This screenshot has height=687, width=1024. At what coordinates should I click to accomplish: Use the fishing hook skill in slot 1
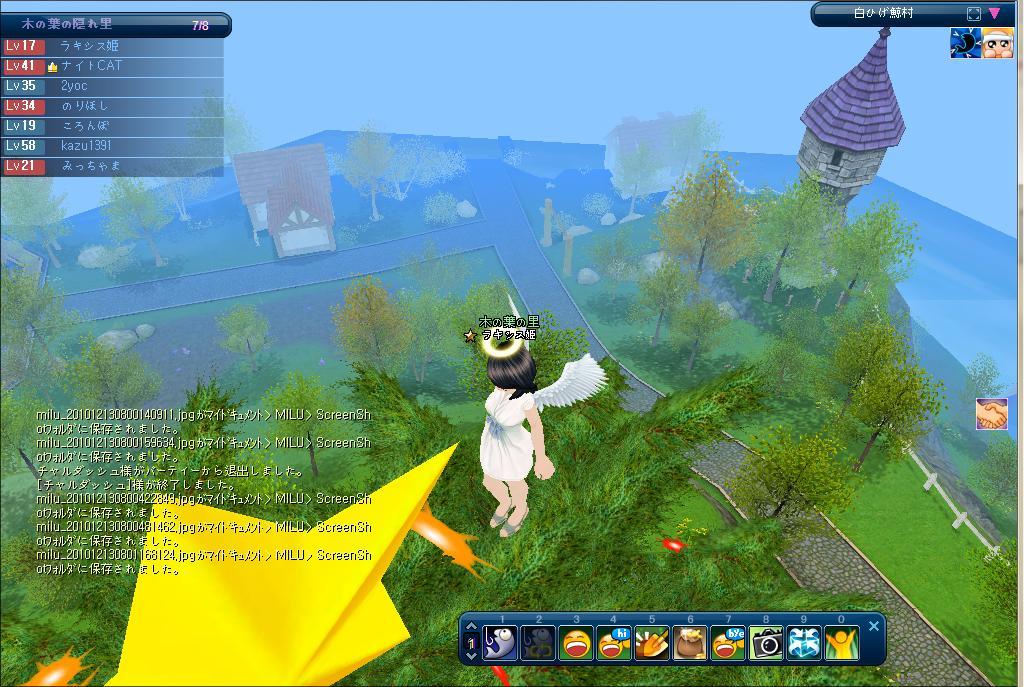coord(500,642)
